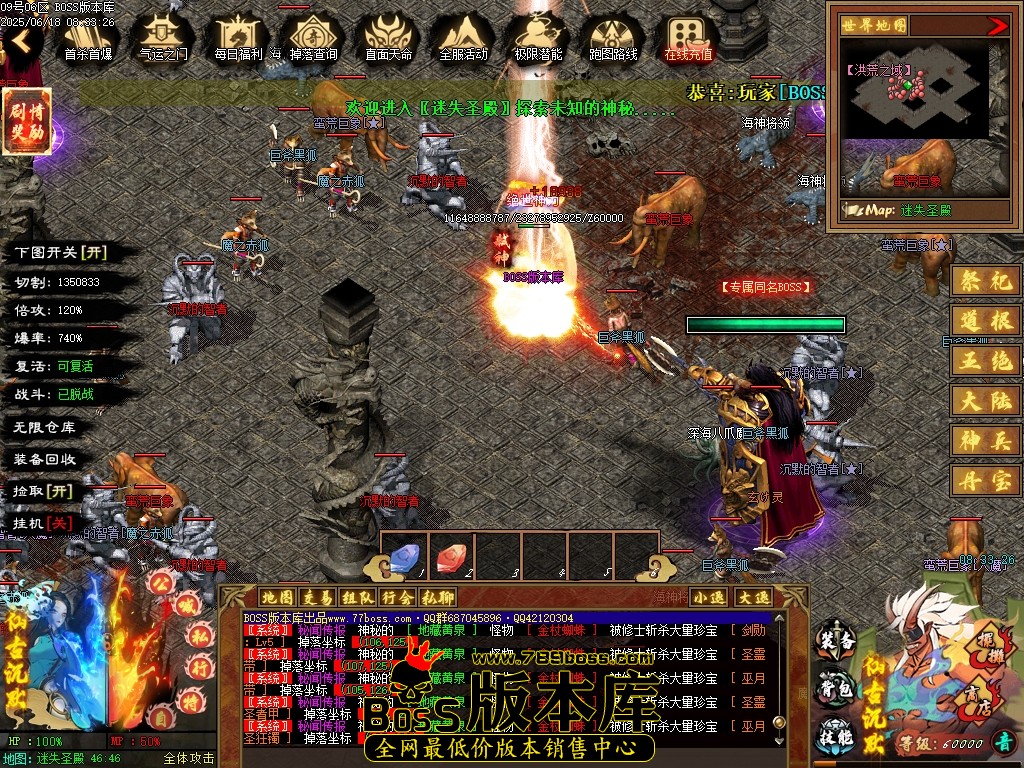This screenshot has height=768, width=1024.
Task: Click the 大退 full logout button
Action: 754,597
